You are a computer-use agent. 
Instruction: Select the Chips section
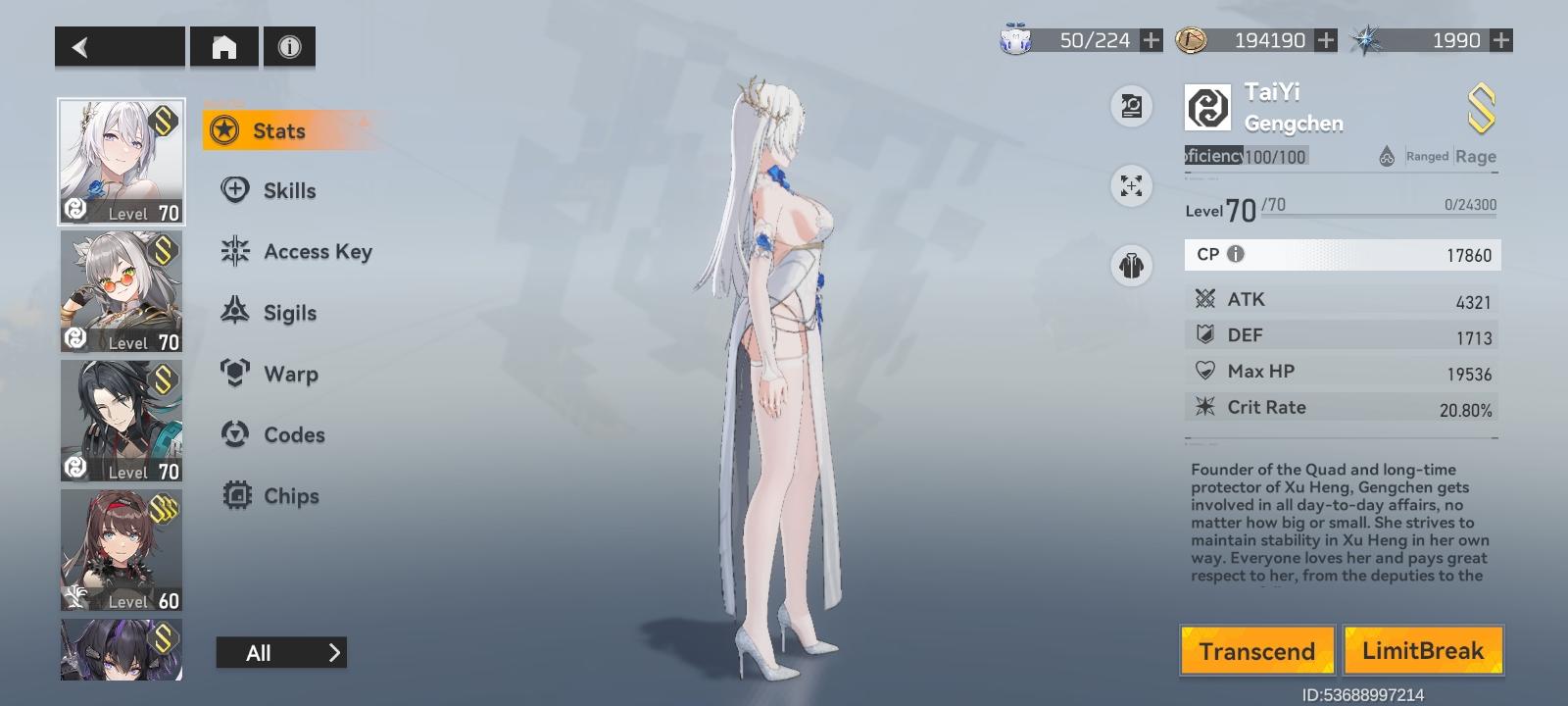coord(291,496)
